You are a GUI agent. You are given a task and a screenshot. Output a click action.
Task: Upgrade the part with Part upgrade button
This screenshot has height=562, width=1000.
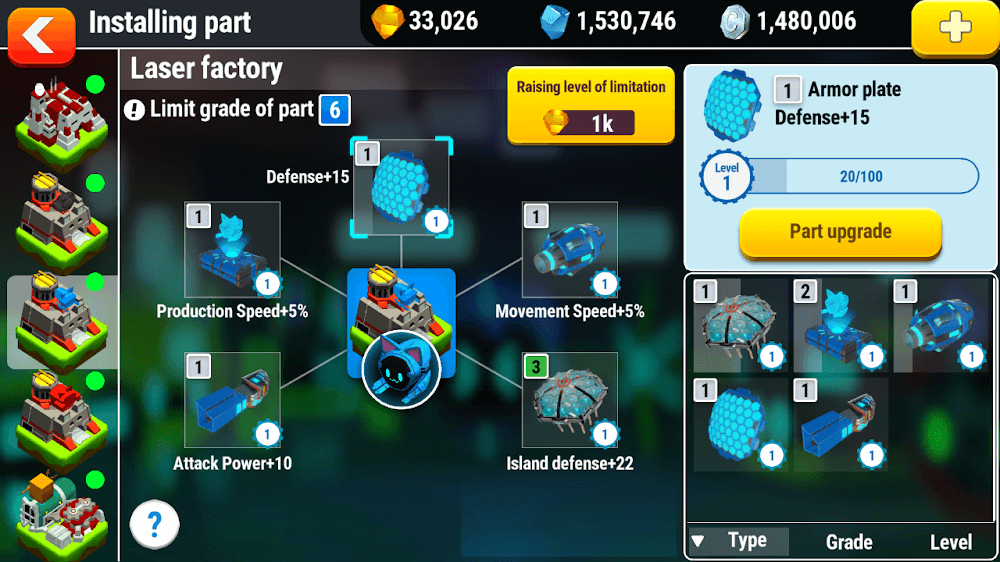tap(840, 232)
